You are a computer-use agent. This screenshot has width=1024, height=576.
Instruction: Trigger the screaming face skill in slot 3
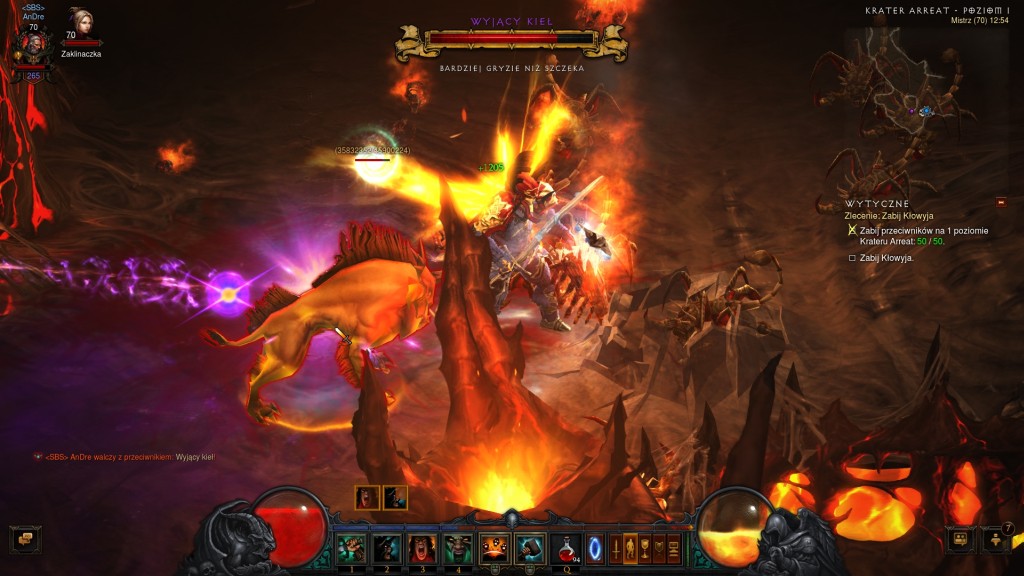[423, 548]
